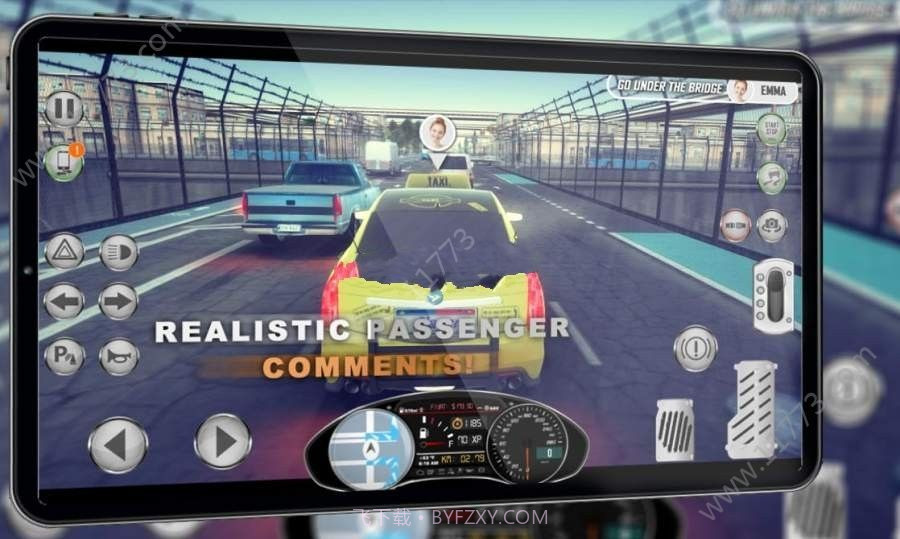Steer left with the large left arrow
This screenshot has width=900, height=539.
coord(118,443)
